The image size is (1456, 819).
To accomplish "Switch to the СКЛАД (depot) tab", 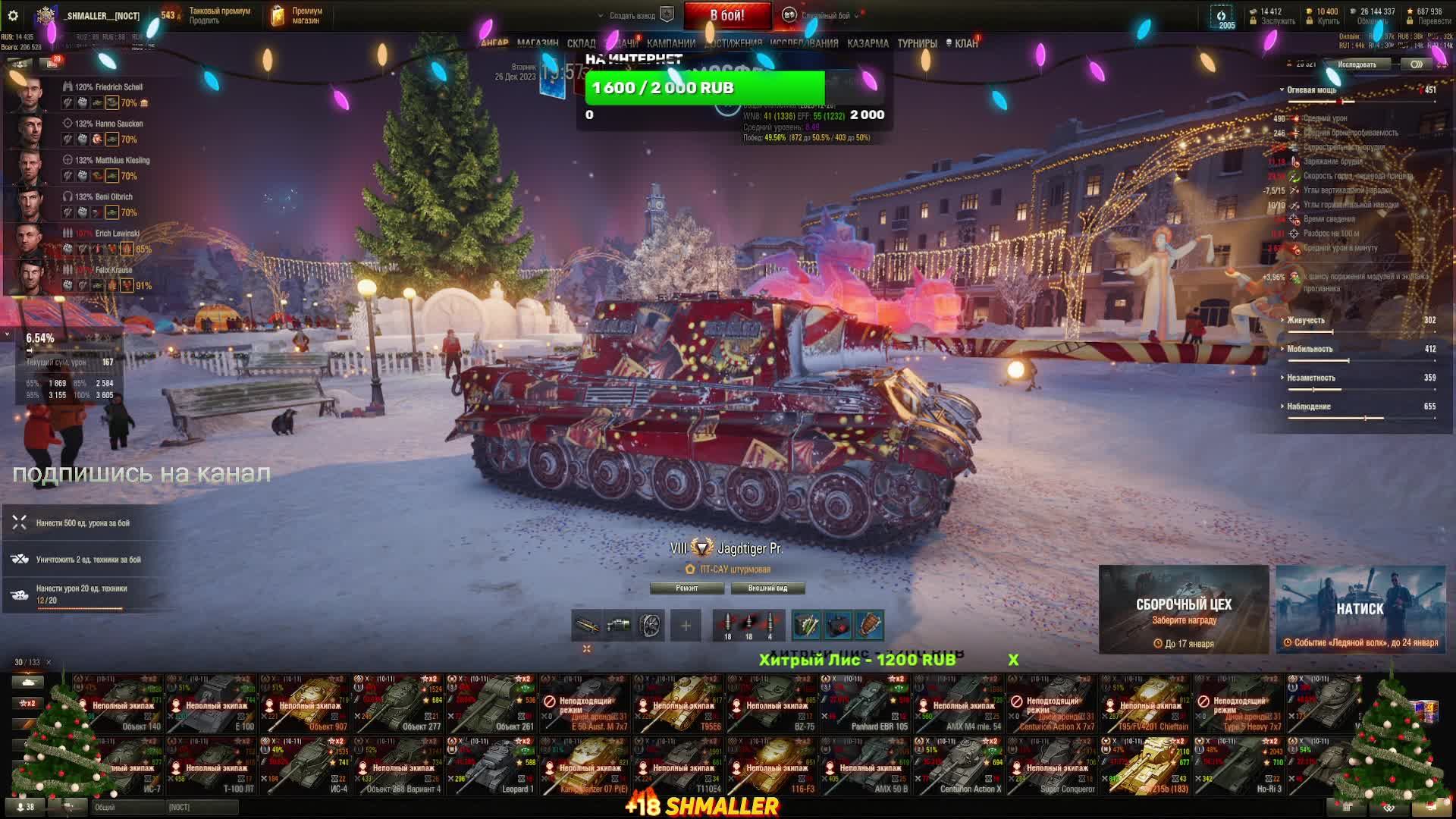I will [x=581, y=43].
